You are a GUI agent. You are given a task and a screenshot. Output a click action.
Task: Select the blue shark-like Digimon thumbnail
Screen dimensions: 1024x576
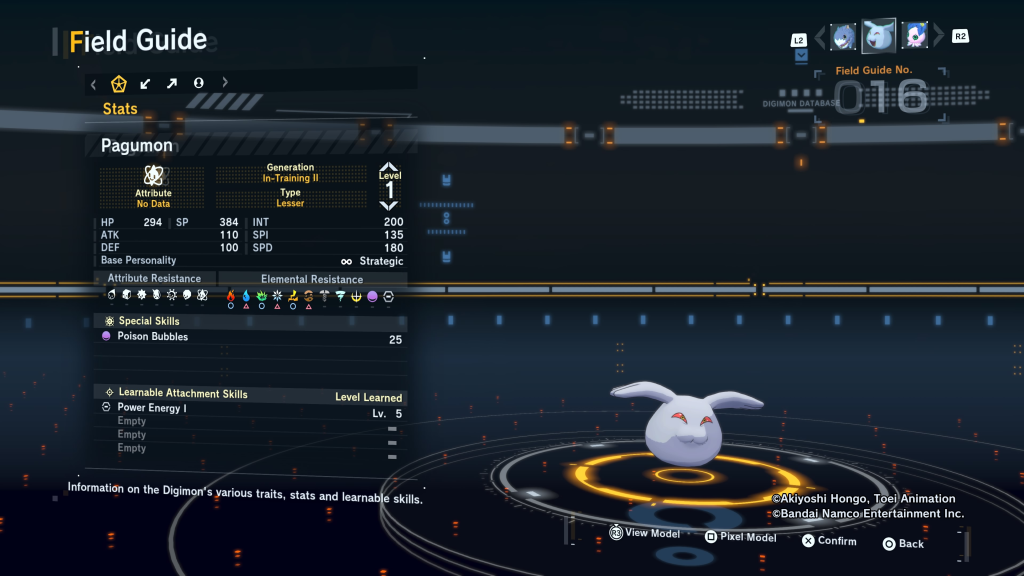843,37
